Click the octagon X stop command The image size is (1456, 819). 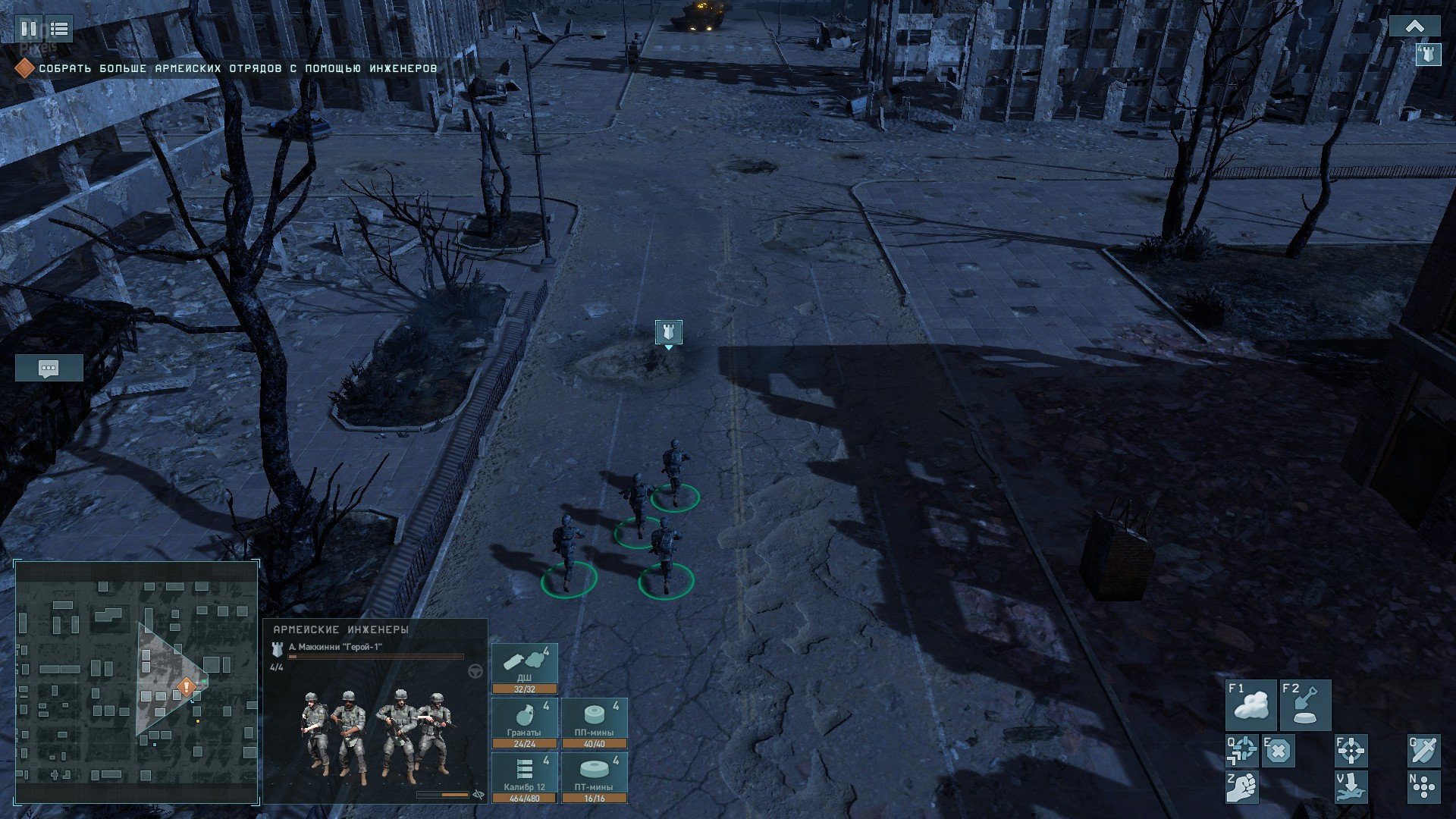[x=1279, y=751]
